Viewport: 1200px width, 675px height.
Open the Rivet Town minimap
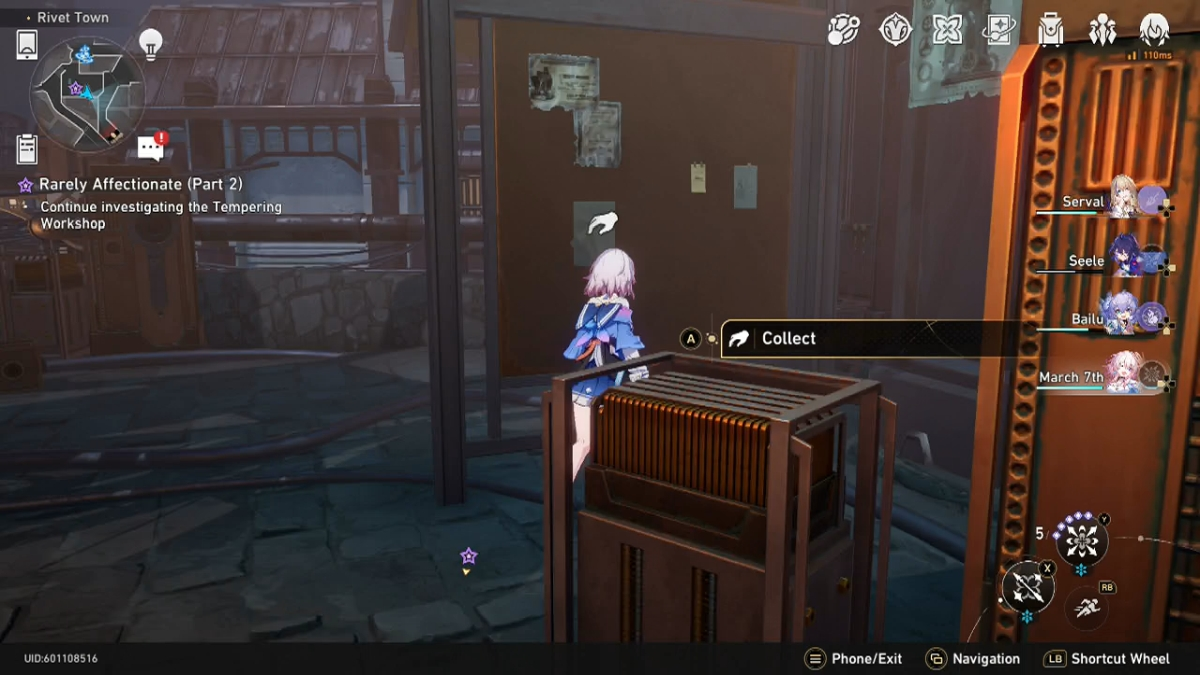[87, 93]
